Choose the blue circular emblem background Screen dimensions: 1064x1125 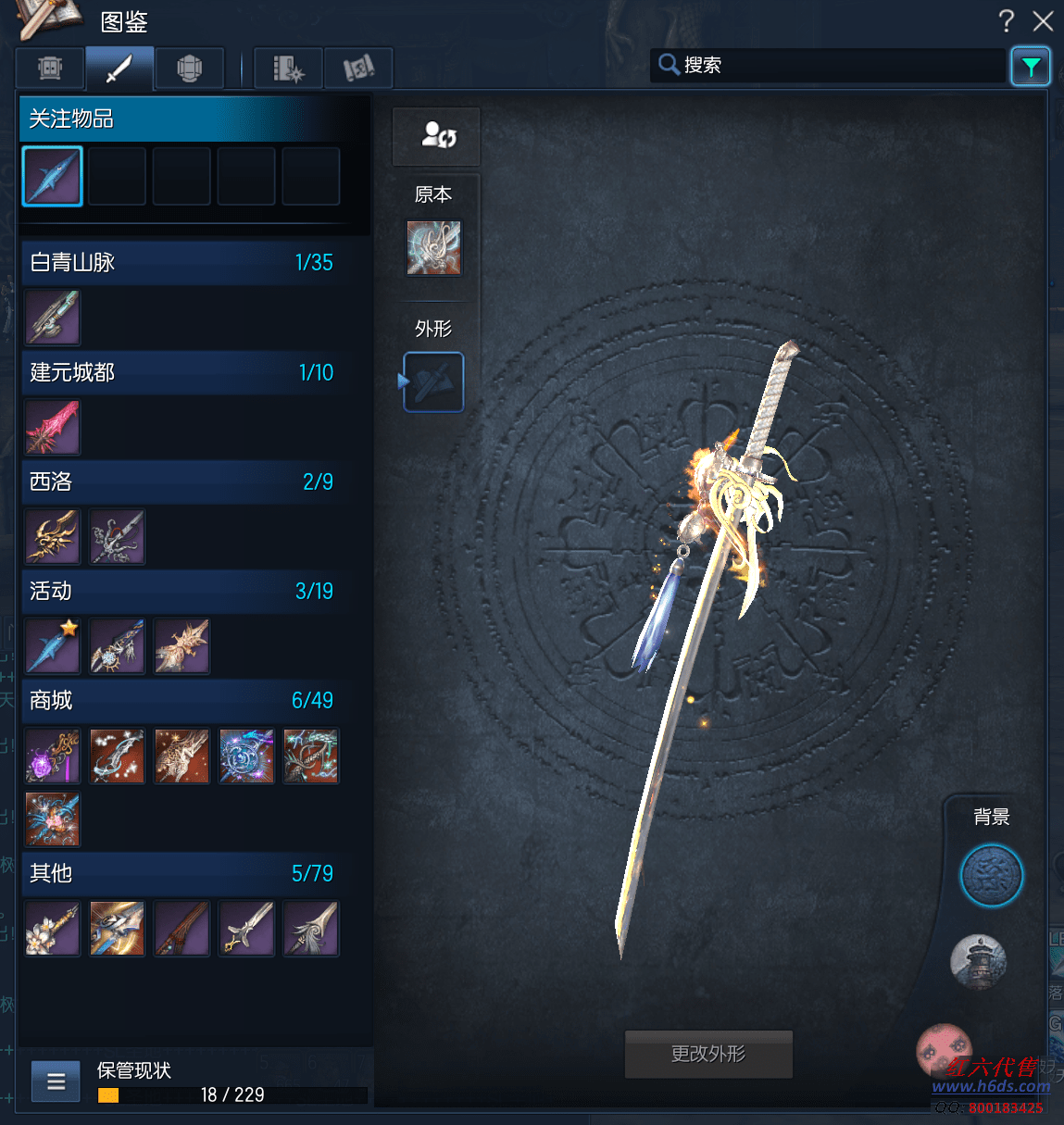[x=991, y=875]
